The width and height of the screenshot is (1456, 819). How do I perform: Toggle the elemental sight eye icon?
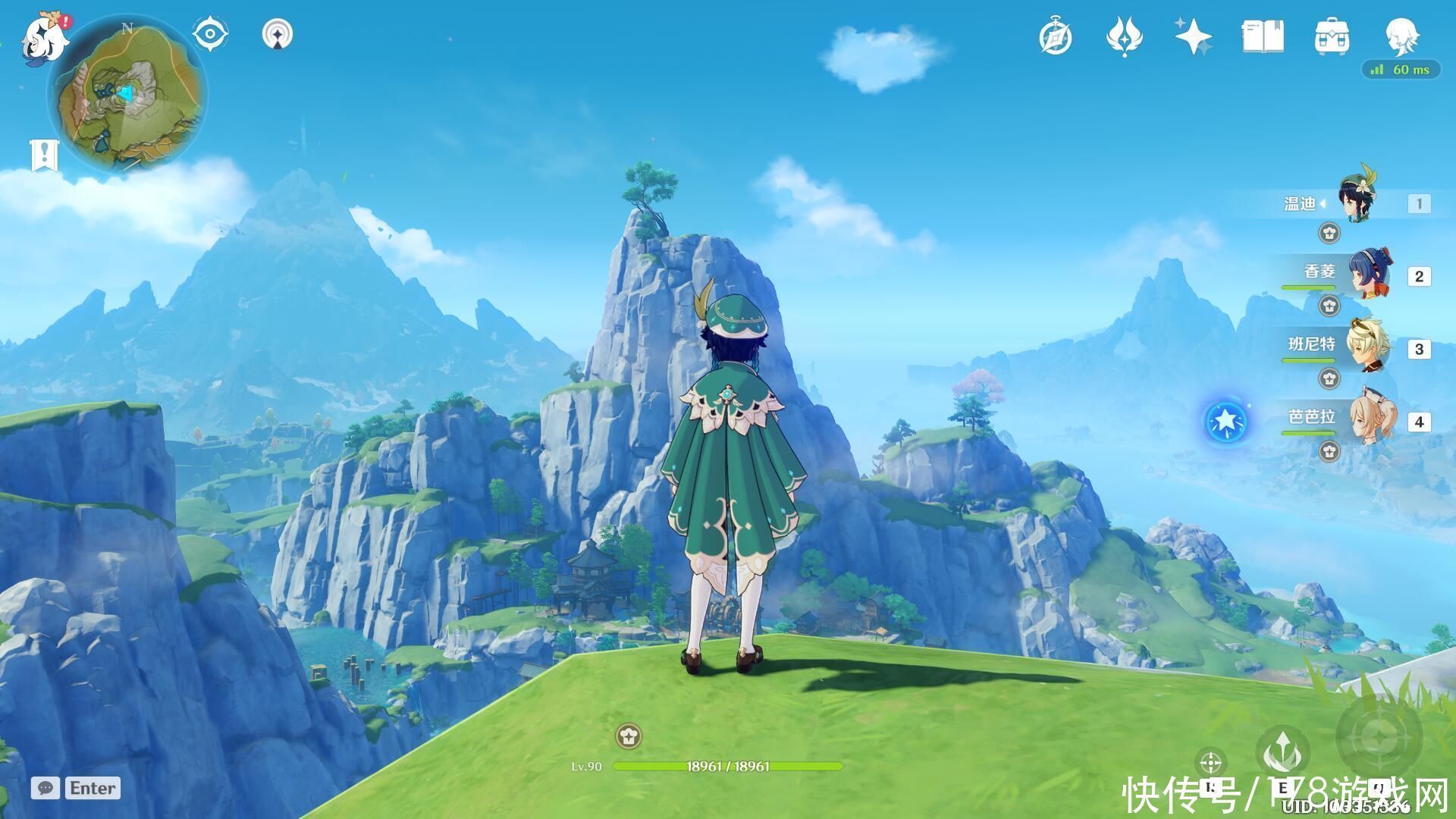coord(210,34)
